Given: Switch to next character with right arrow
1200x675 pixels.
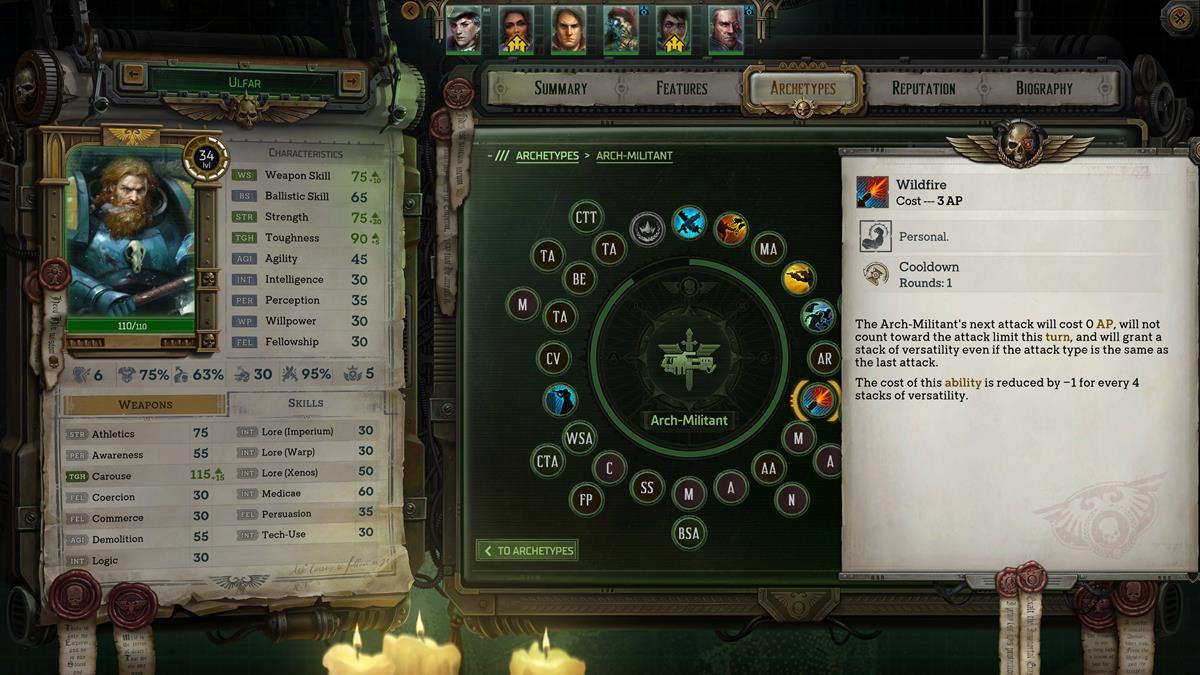Looking at the screenshot, I should click(x=350, y=77).
